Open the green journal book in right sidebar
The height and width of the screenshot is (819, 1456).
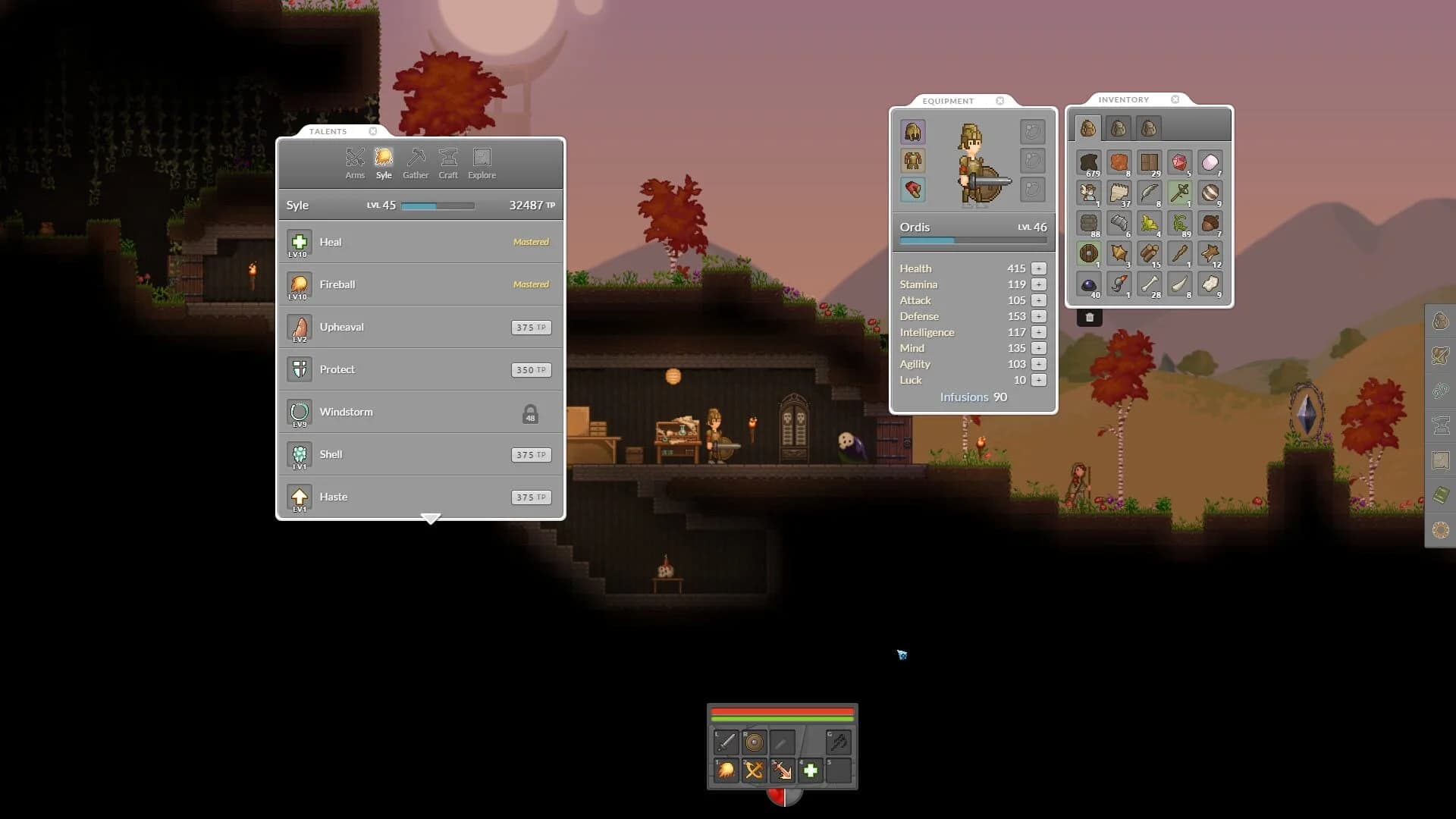(x=1440, y=494)
